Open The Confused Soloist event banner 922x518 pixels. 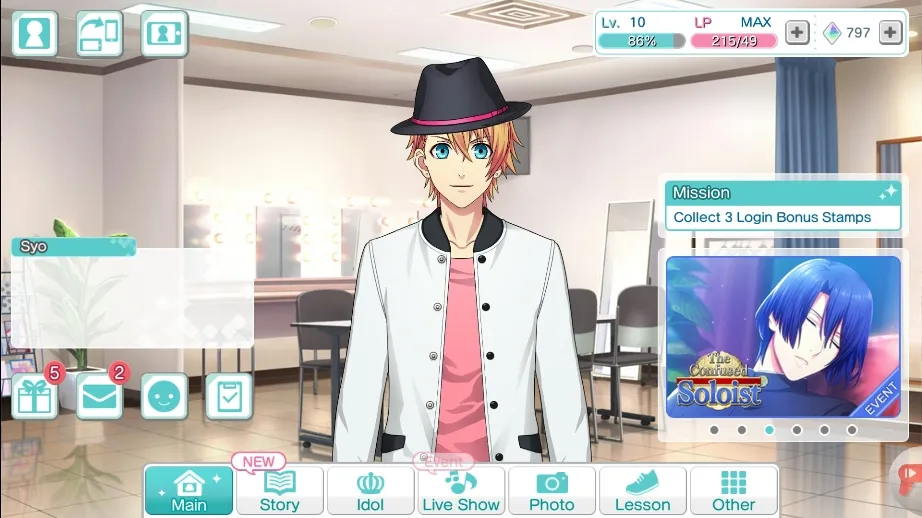783,337
